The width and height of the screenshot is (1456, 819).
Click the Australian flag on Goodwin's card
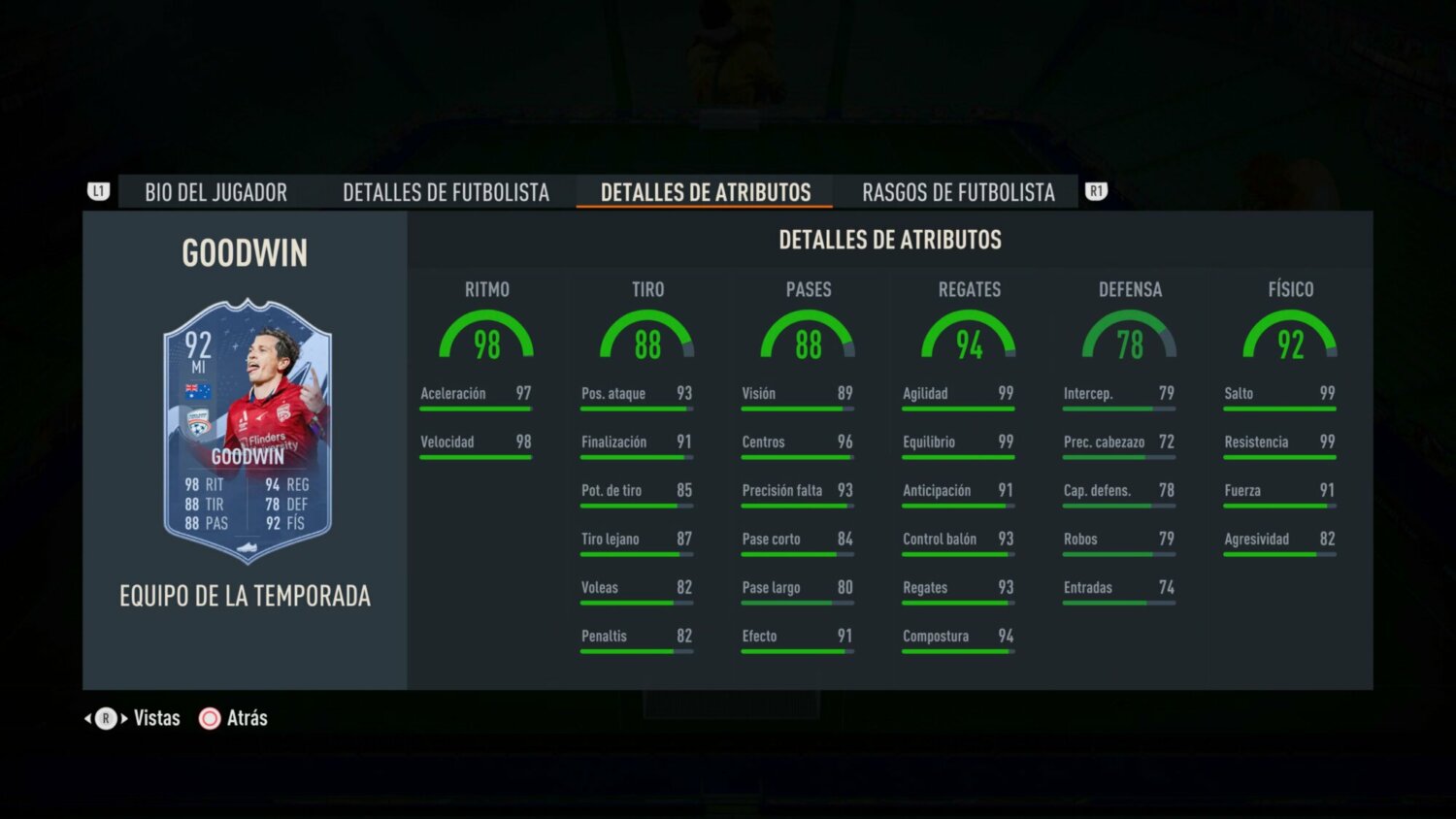click(x=198, y=392)
